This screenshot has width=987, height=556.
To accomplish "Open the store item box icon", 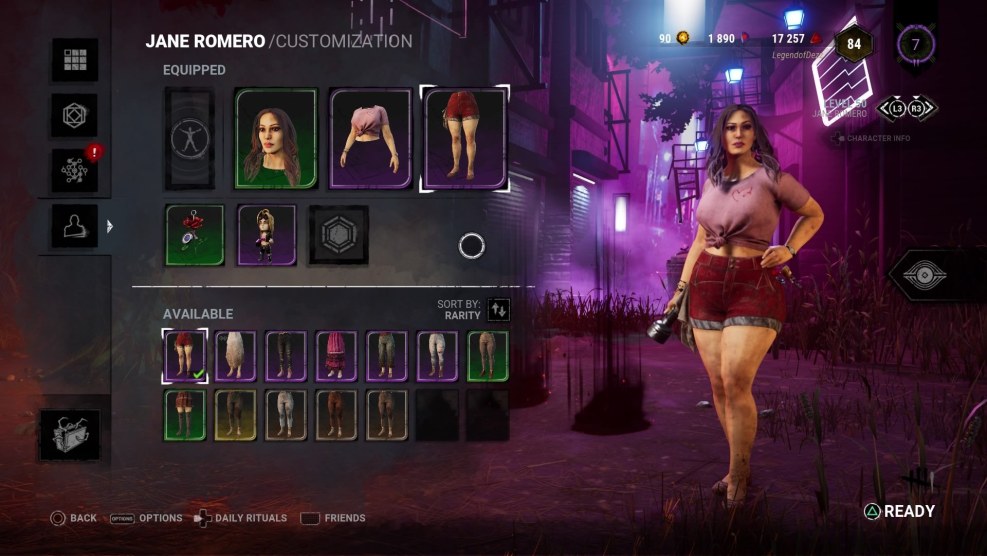I will tap(70, 435).
